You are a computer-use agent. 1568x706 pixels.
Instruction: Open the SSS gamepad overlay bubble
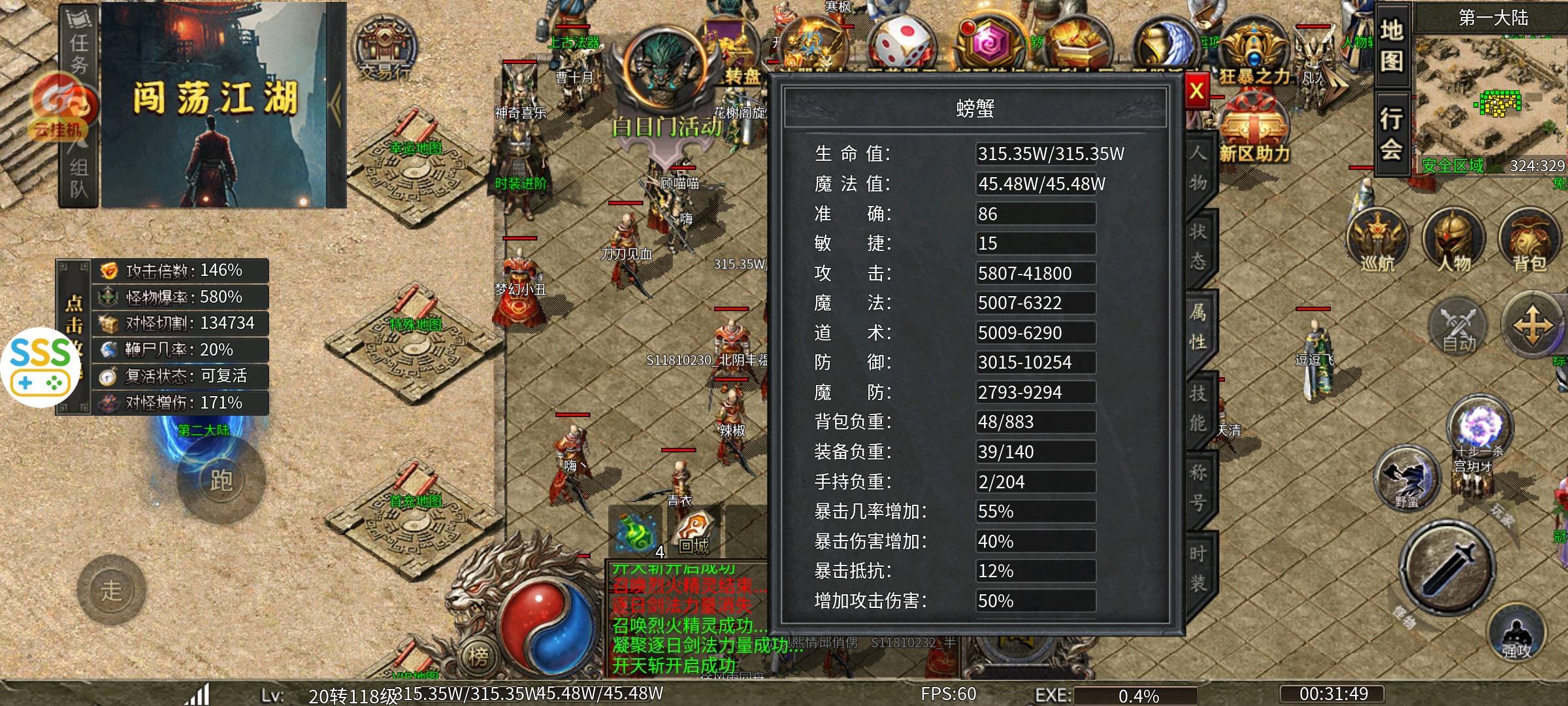[x=41, y=367]
